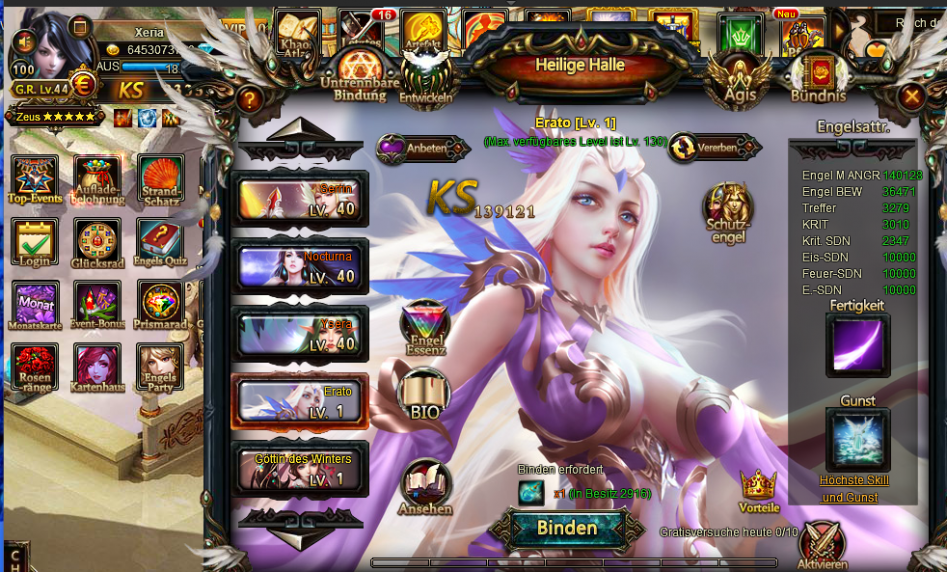Toggle the sound speaker button

point(24,41)
